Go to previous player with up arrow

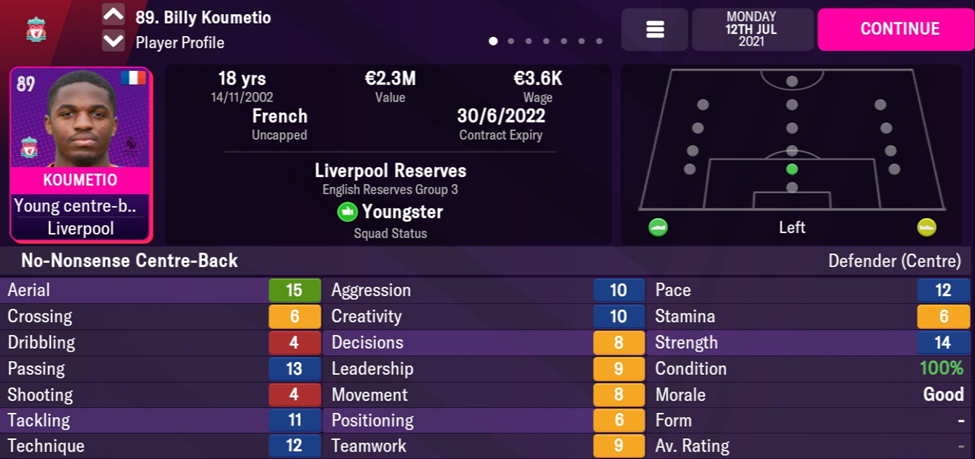click(114, 16)
